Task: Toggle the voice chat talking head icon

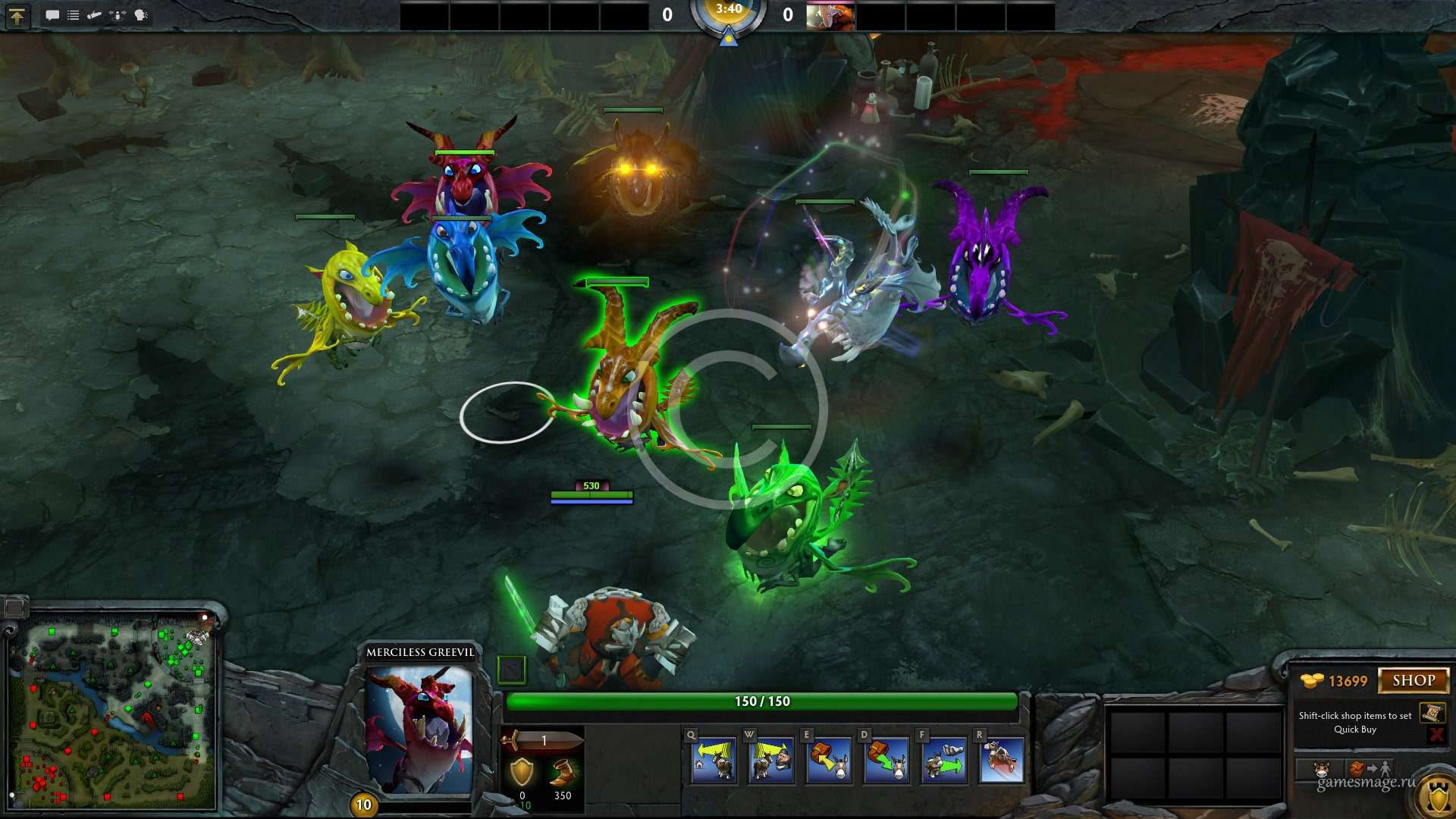Action: coord(141,15)
